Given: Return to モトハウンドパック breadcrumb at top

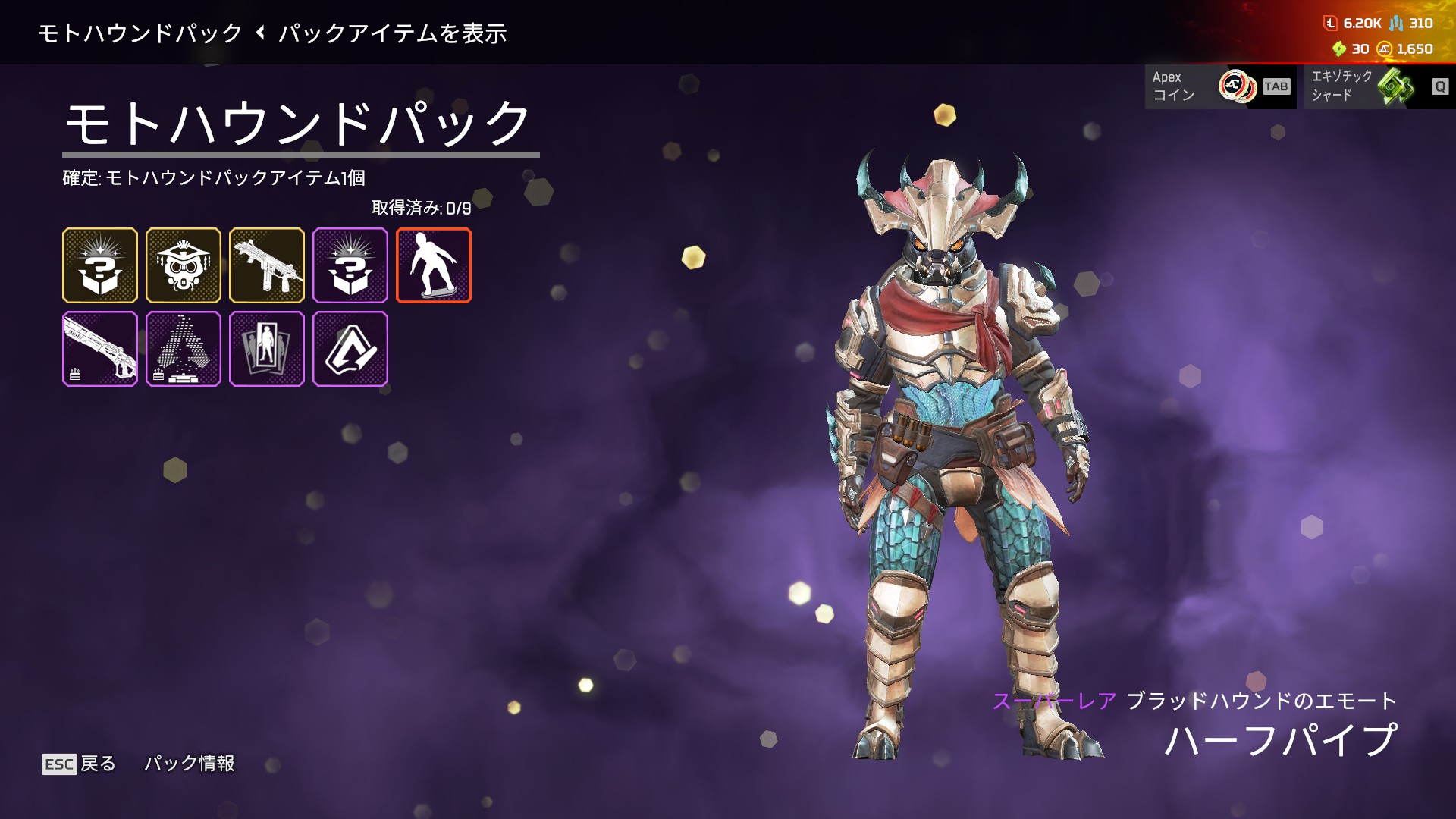Looking at the screenshot, I should tap(140, 33).
